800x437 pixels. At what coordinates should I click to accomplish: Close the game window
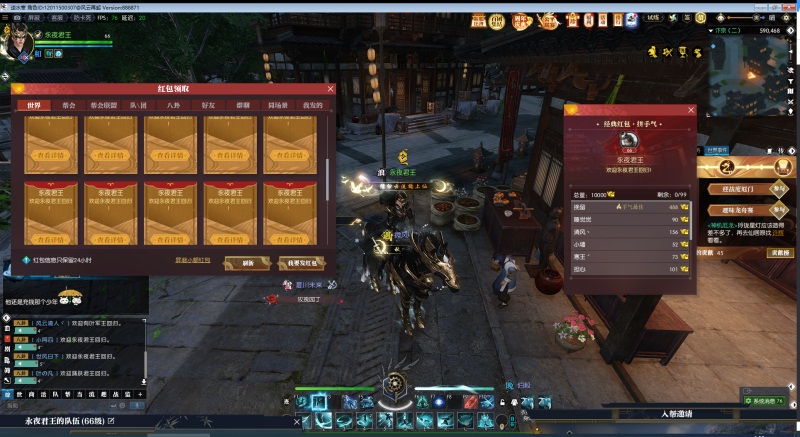click(790, 6)
